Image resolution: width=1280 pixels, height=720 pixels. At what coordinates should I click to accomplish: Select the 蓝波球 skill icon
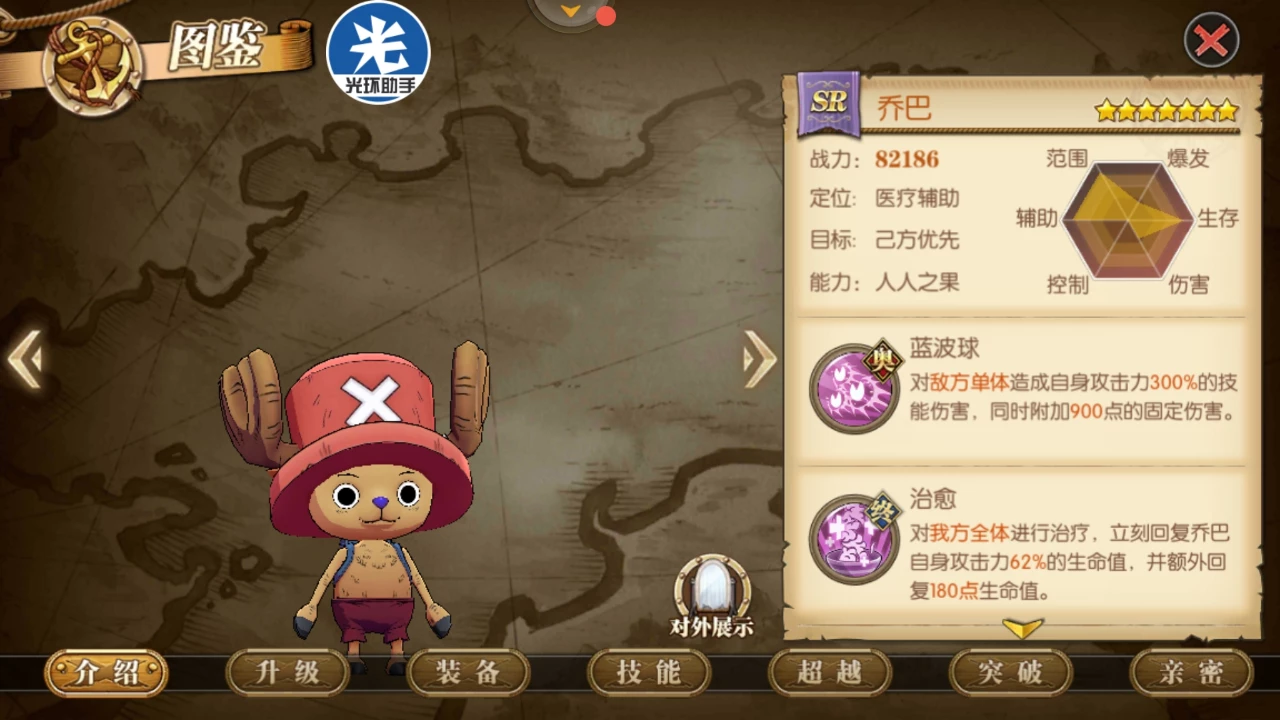coord(854,388)
